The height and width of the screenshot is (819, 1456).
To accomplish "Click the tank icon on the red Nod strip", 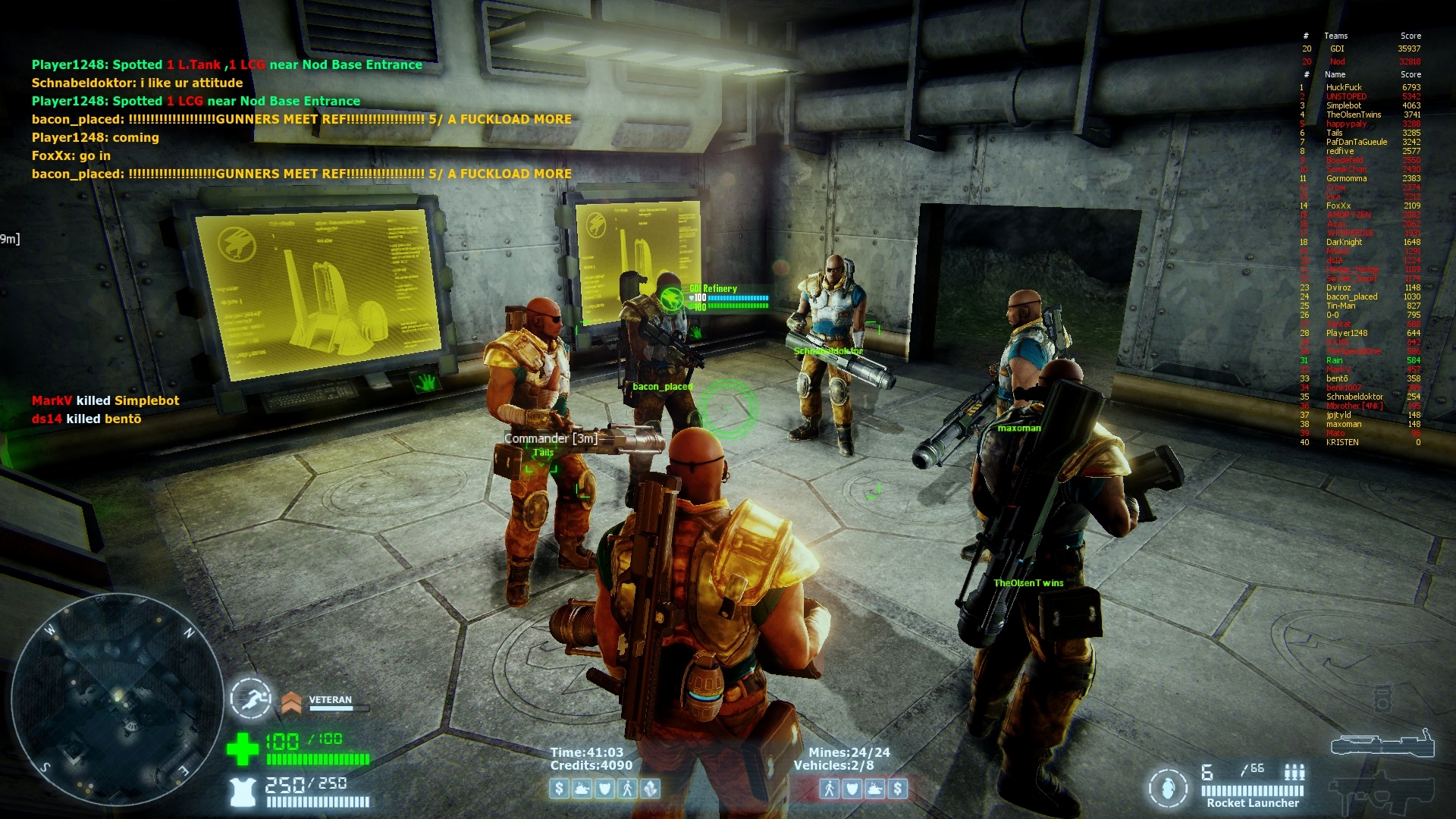I will (x=875, y=789).
